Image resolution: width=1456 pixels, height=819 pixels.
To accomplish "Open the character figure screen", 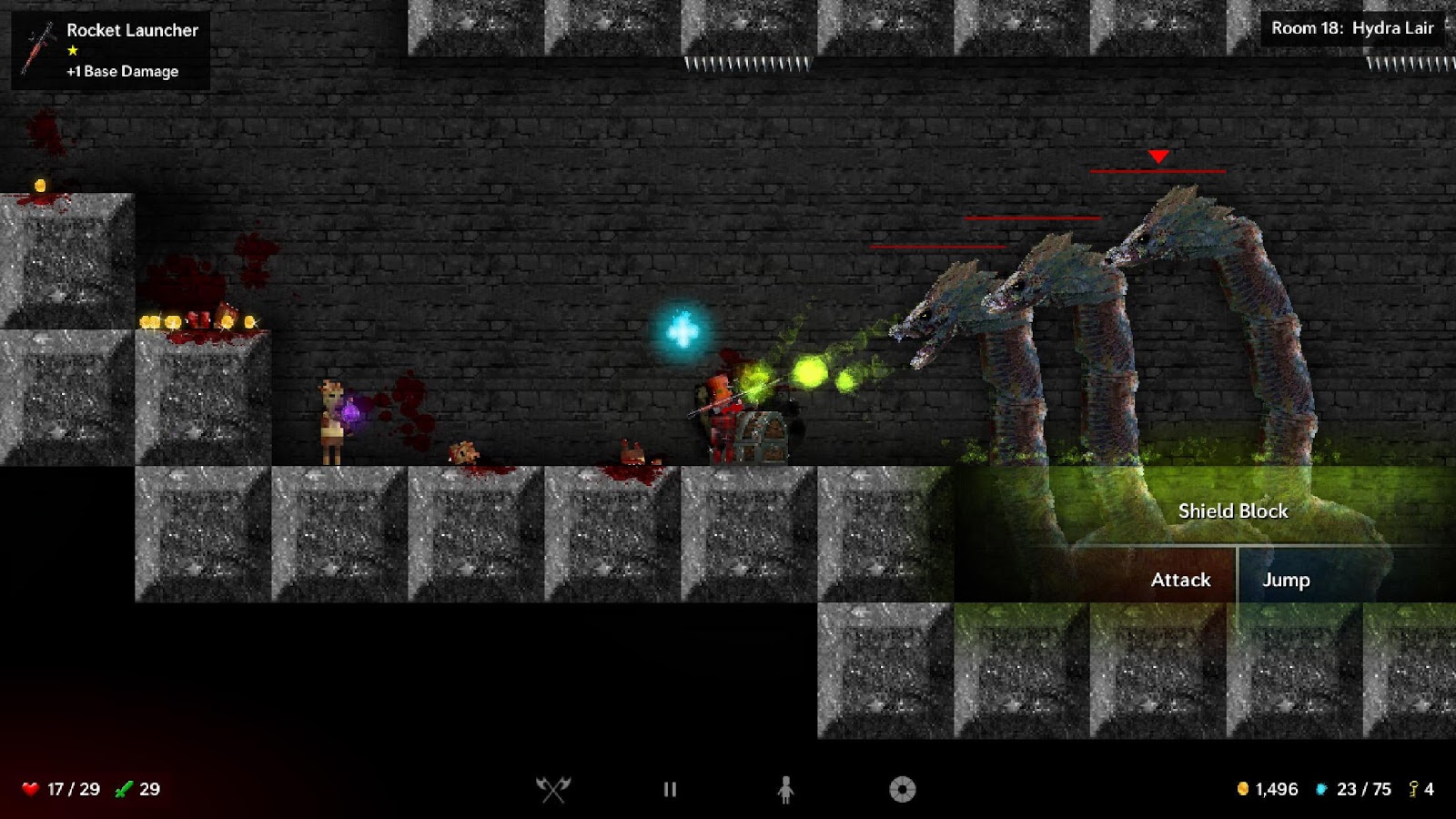I will click(x=786, y=789).
